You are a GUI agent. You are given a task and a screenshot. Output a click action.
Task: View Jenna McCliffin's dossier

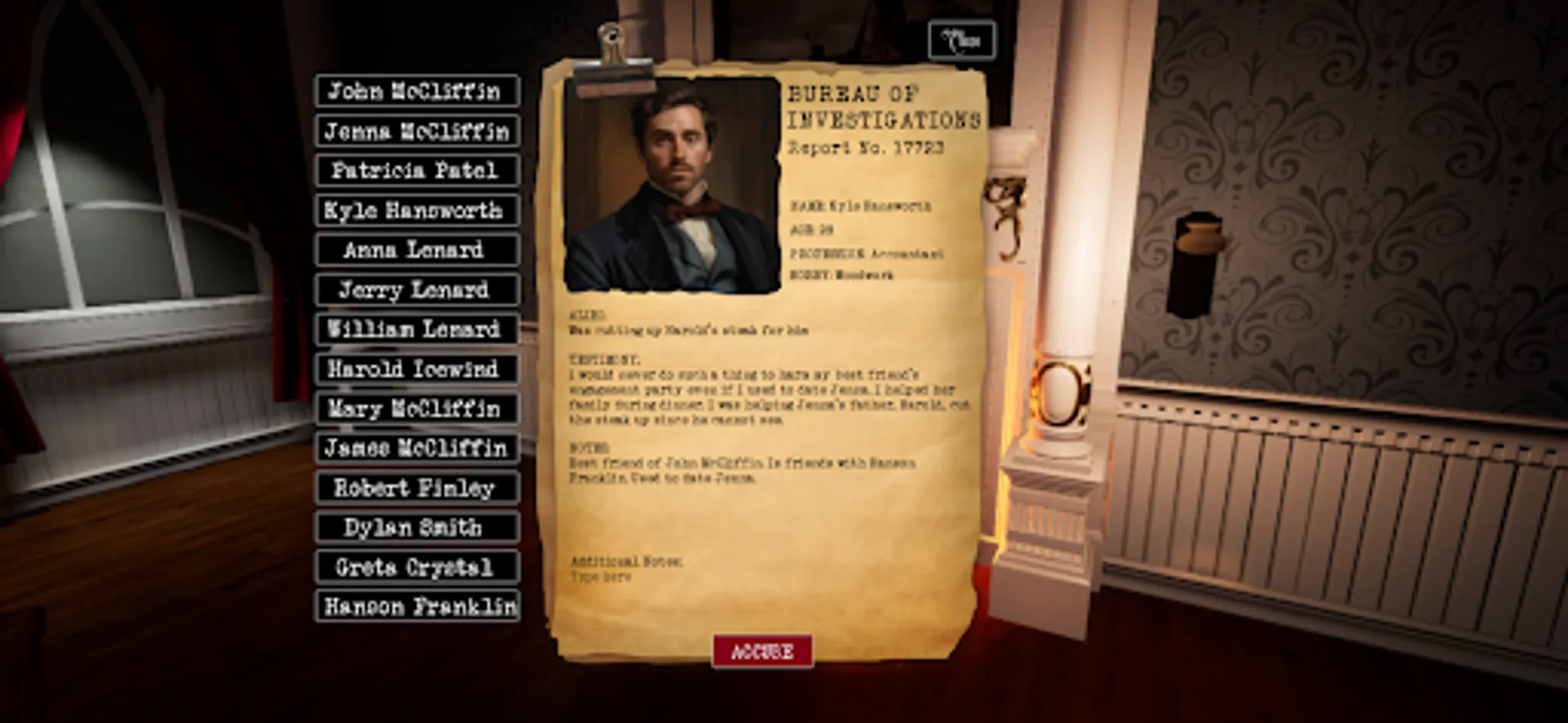(415, 132)
